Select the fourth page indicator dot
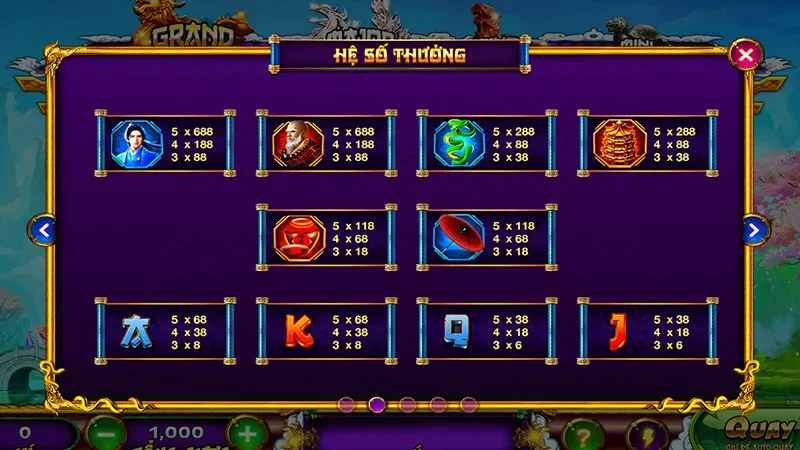Image resolution: width=800 pixels, height=450 pixels. pyautogui.click(x=438, y=405)
